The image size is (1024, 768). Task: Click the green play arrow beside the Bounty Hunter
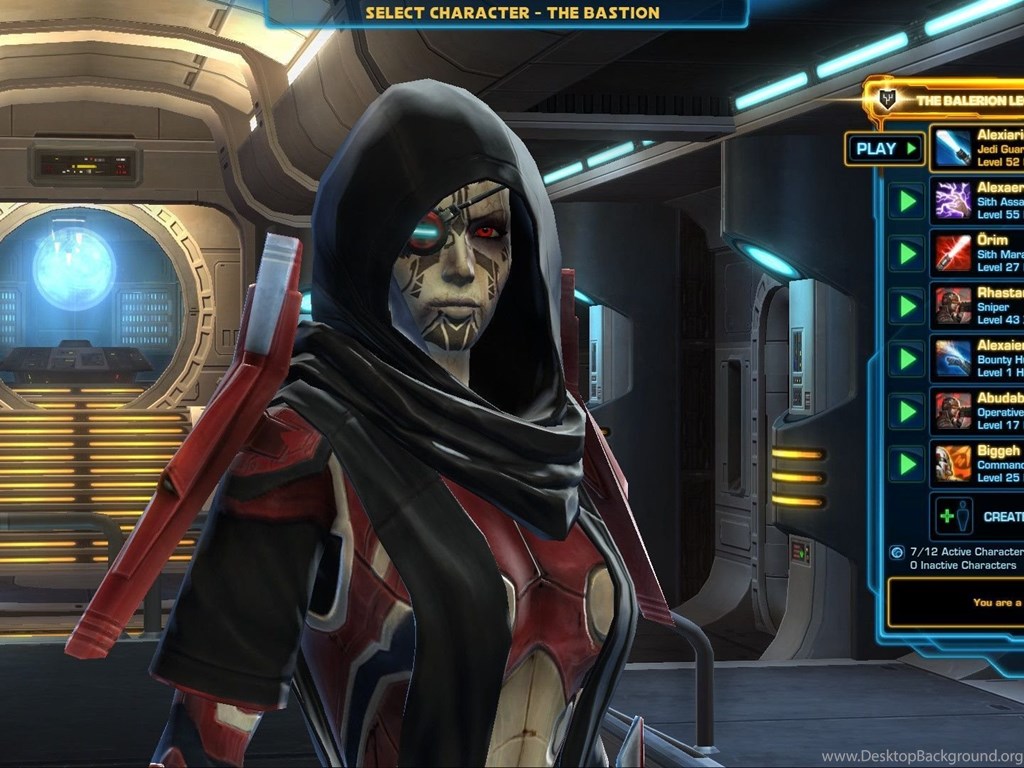907,359
